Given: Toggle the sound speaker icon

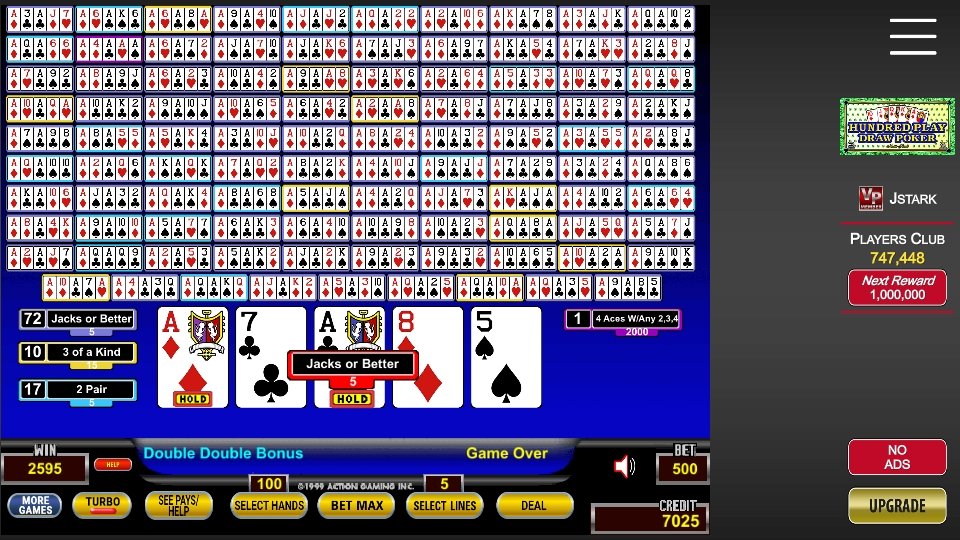Looking at the screenshot, I should tap(625, 466).
